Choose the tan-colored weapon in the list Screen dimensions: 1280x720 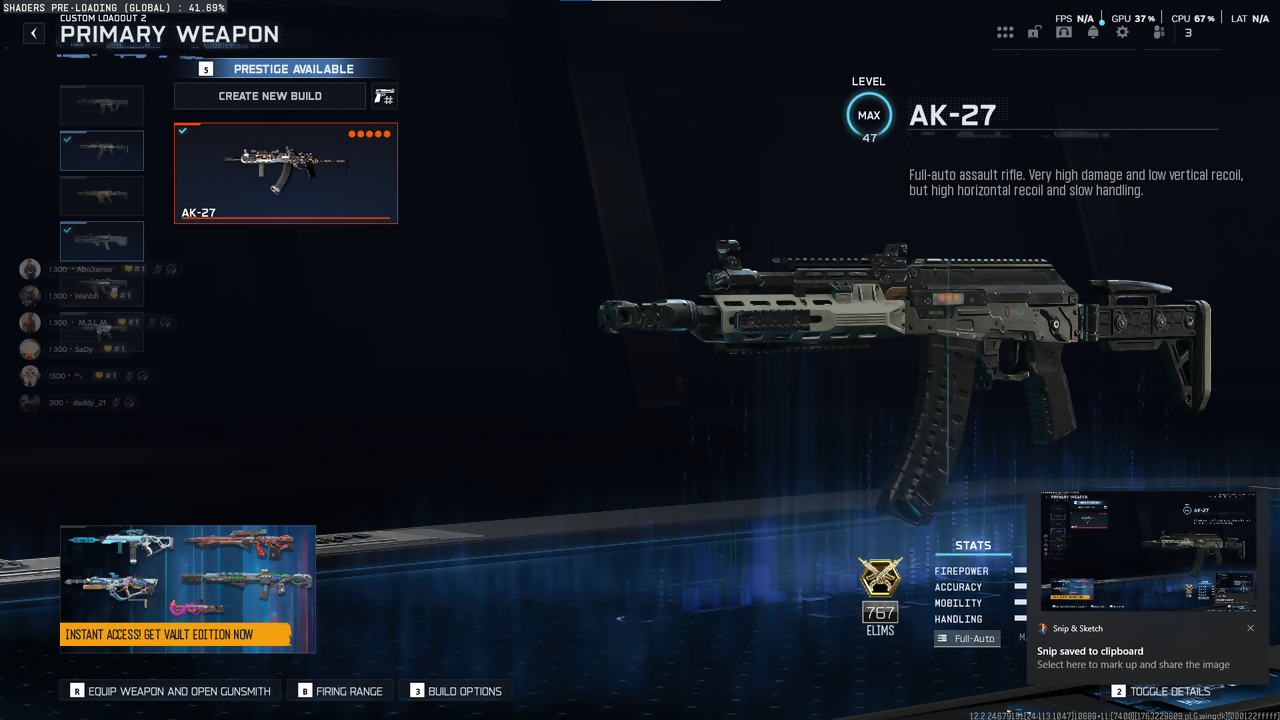tap(102, 196)
